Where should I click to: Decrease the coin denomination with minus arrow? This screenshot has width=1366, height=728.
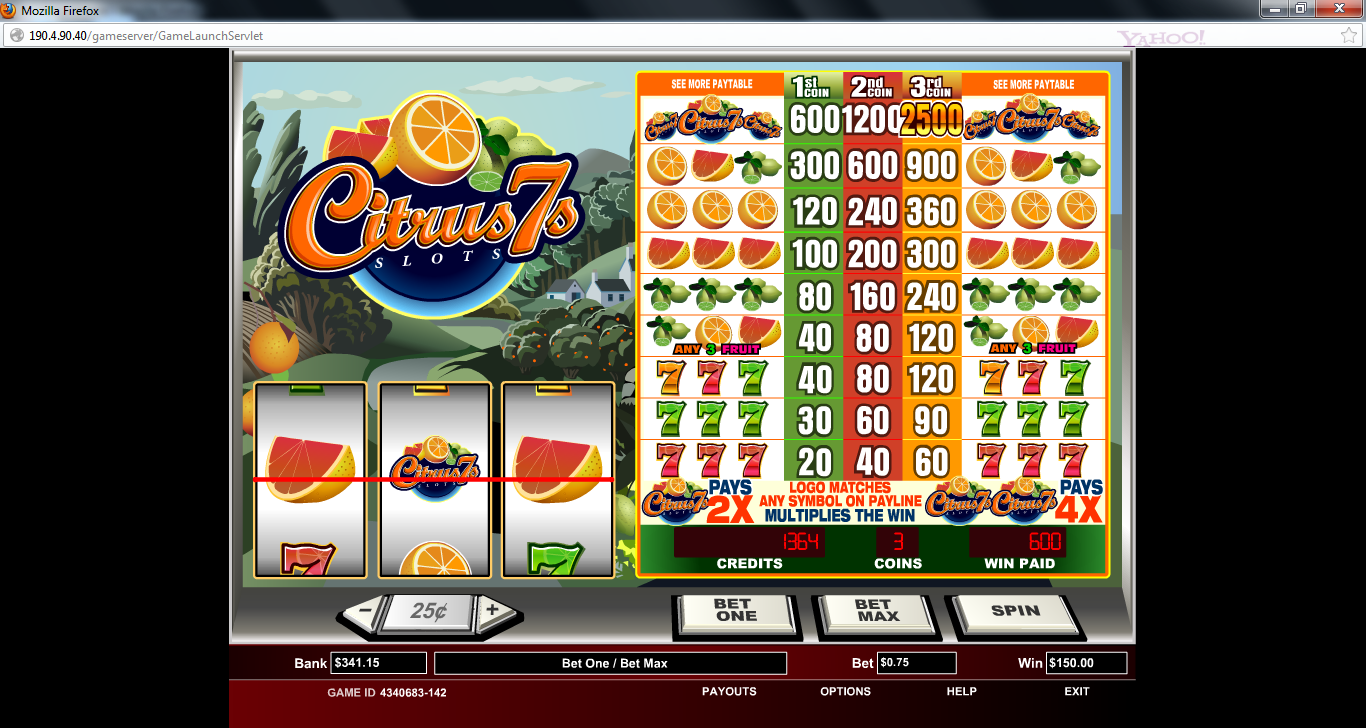pyautogui.click(x=365, y=610)
